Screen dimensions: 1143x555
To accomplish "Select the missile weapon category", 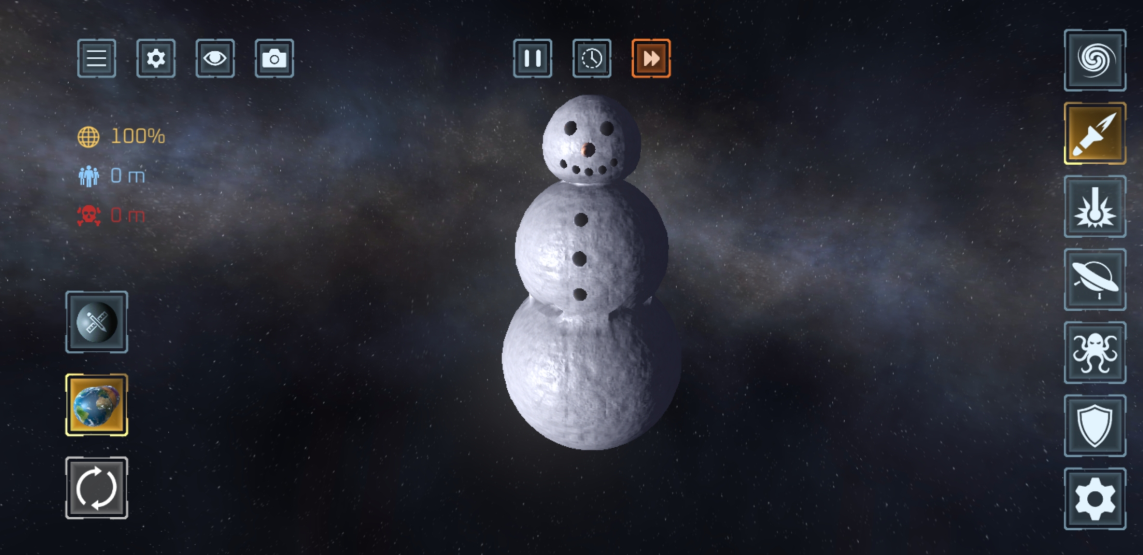I will [1094, 133].
